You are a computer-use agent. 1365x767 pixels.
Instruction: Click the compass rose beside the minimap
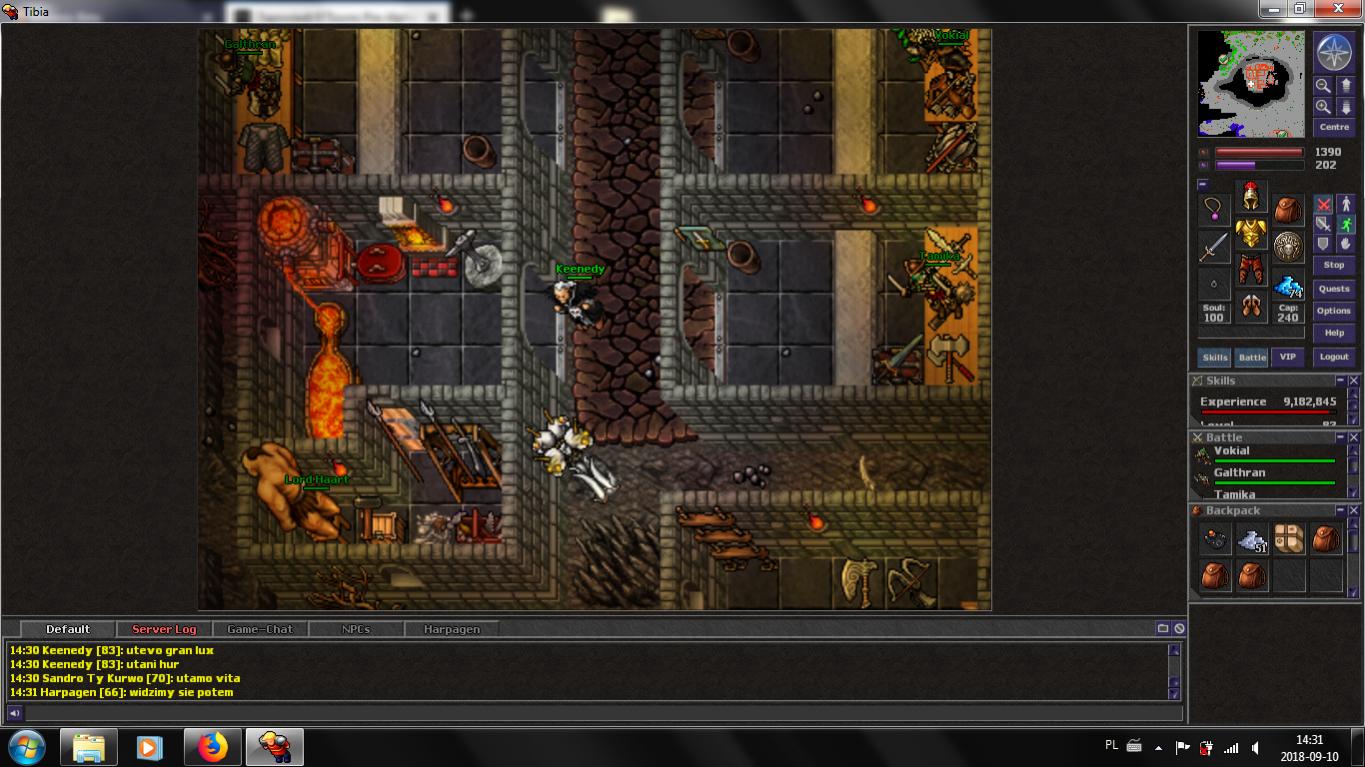(x=1333, y=52)
